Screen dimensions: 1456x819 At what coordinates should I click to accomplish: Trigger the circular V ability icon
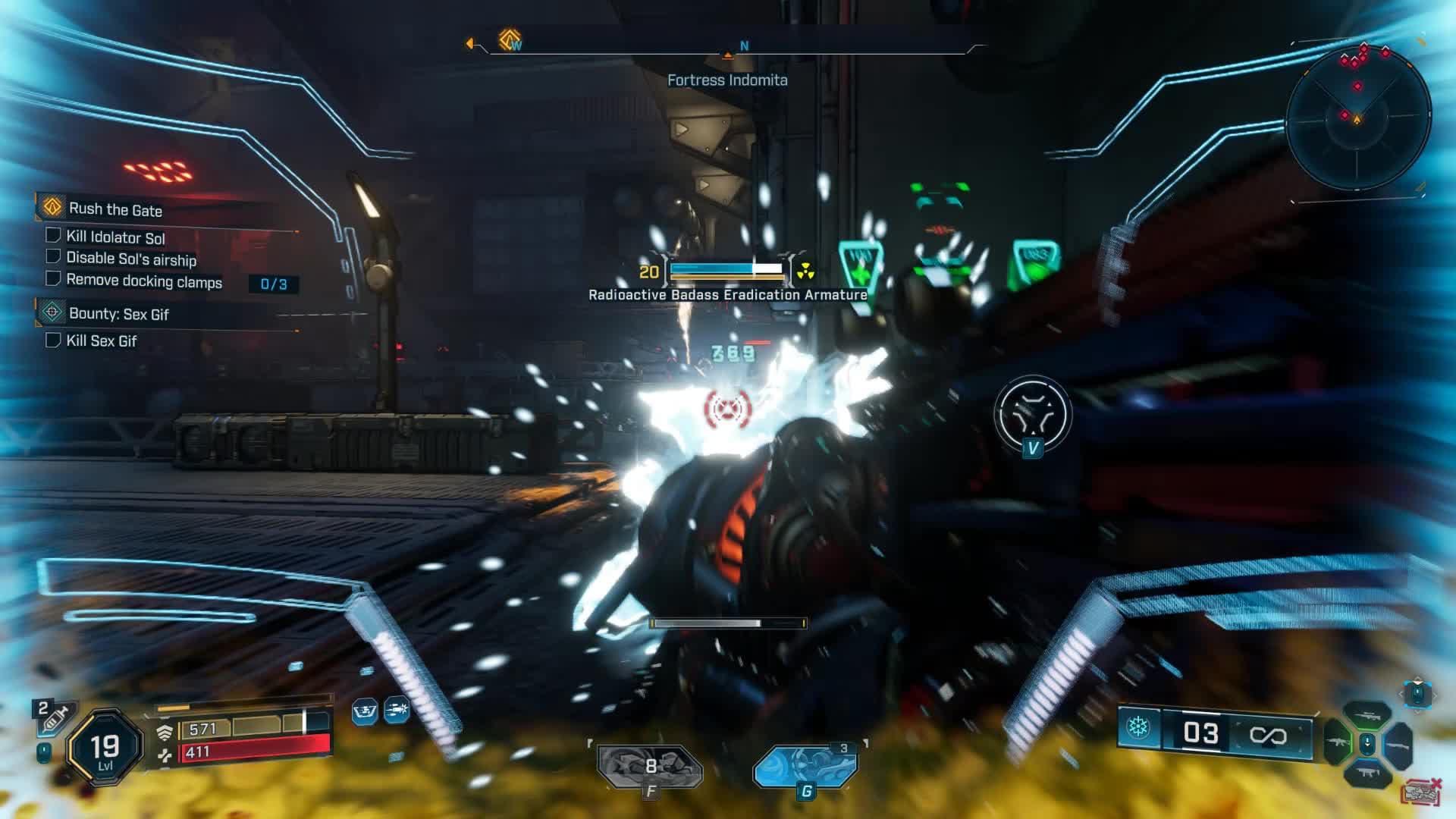pos(1032,414)
